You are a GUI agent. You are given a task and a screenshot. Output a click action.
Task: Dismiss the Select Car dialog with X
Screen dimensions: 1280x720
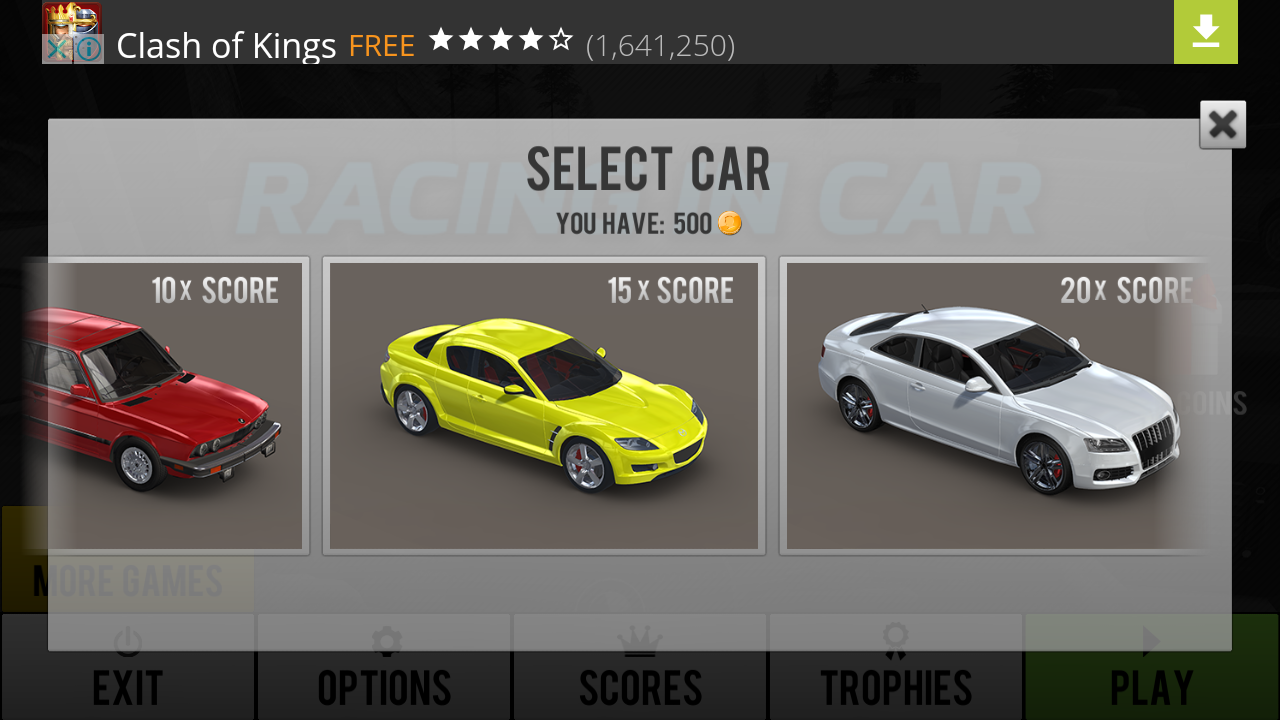coord(1222,124)
